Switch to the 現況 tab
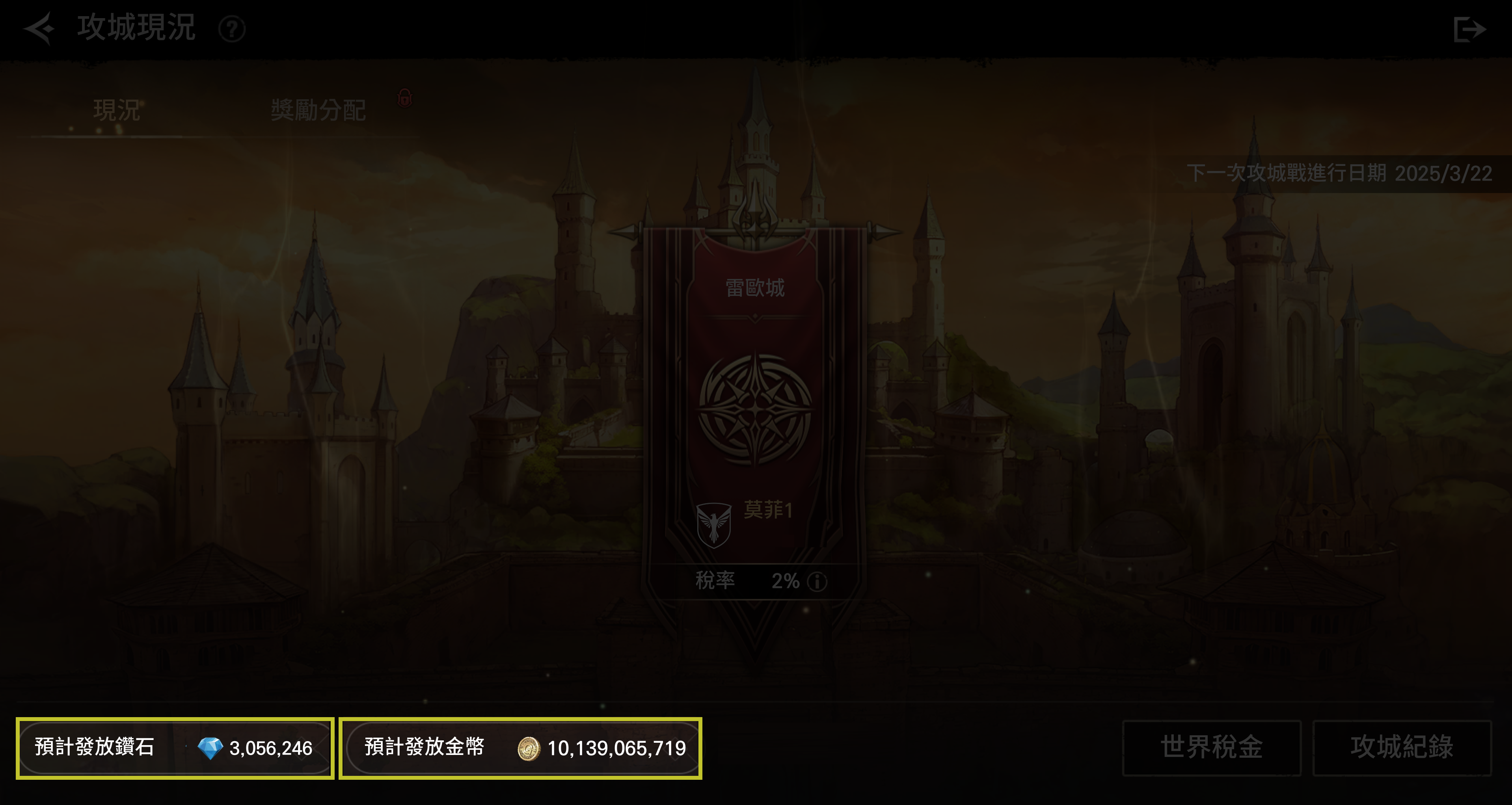Screen dimensions: 1512x805 pos(116,110)
